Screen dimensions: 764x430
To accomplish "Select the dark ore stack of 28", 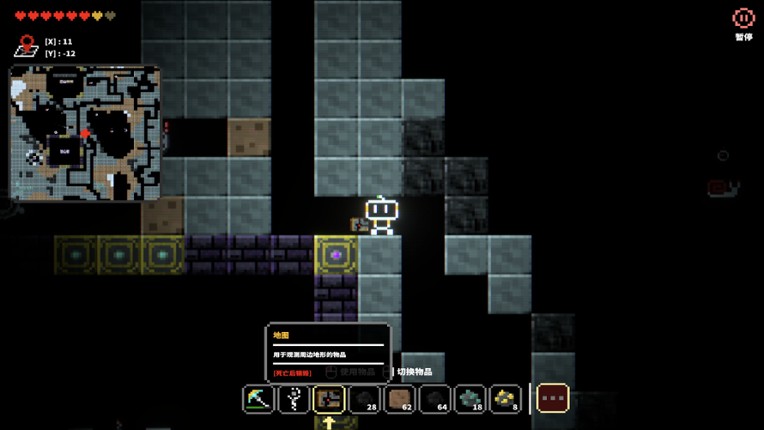I will pyautogui.click(x=364, y=398).
